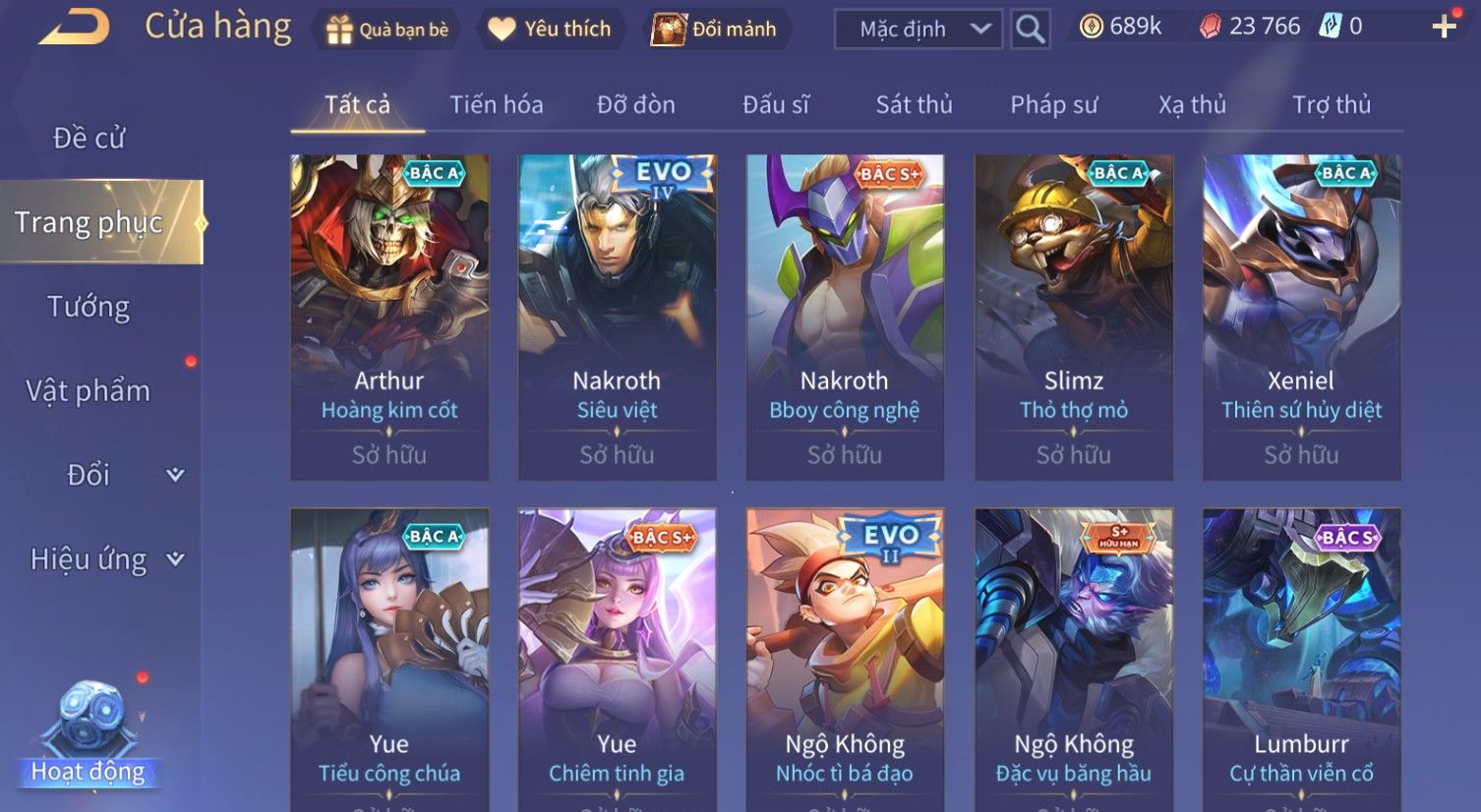
Task: Expand the Mặc định sort dropdown
Action: tap(918, 29)
